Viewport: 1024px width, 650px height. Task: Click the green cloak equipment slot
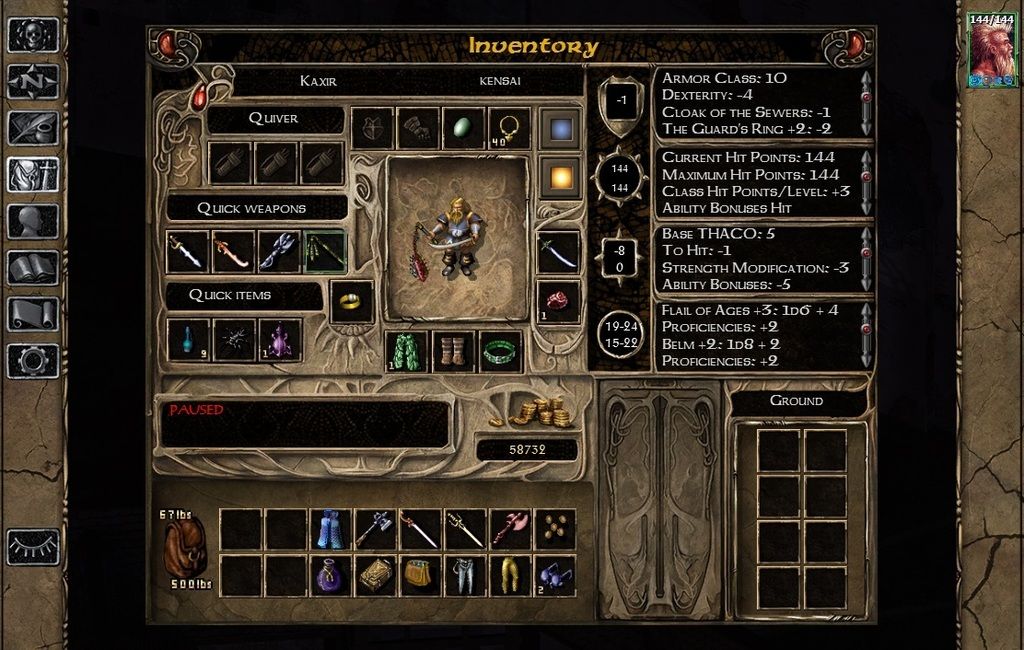click(x=407, y=352)
